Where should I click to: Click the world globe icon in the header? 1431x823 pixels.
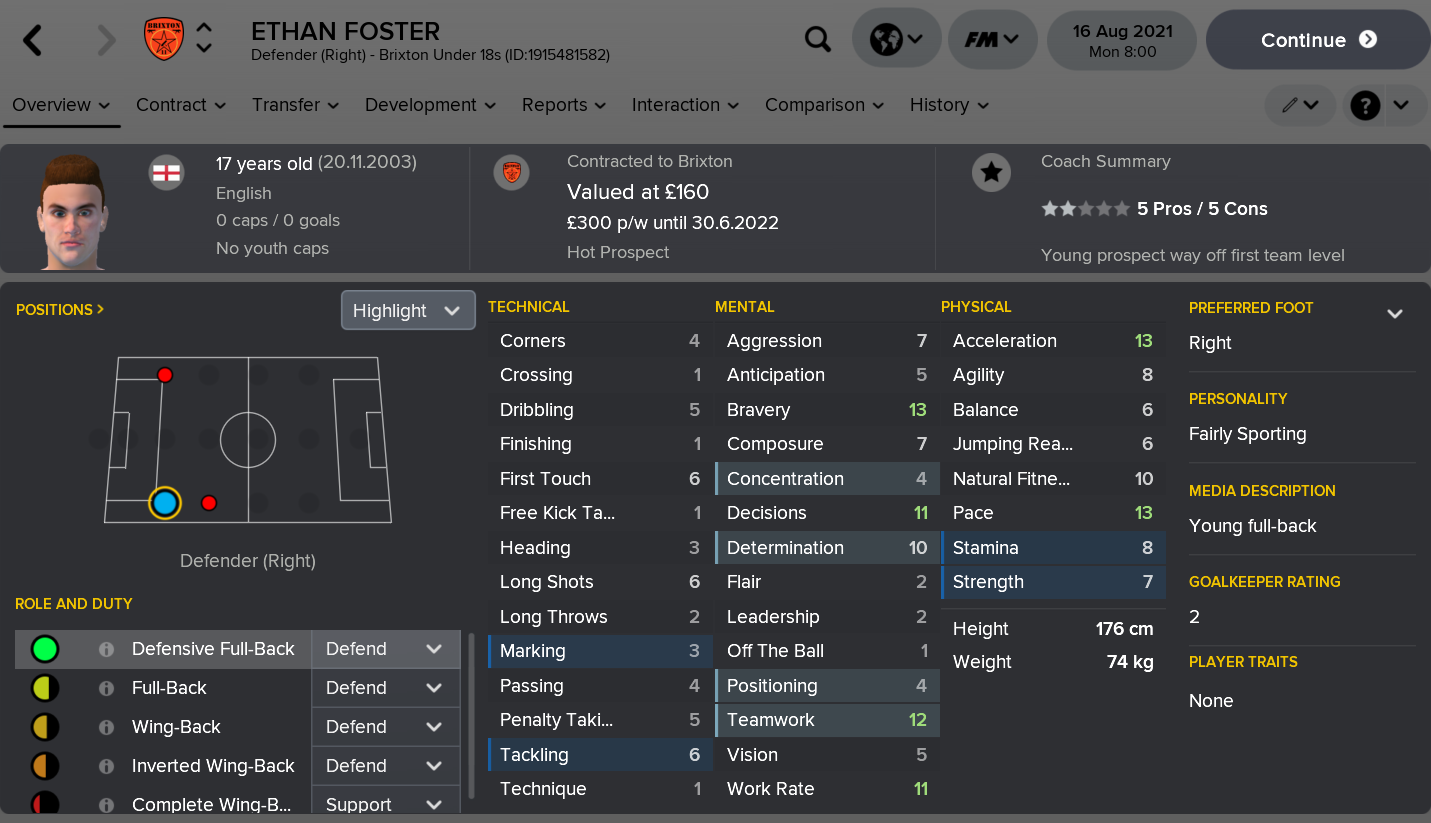point(888,39)
